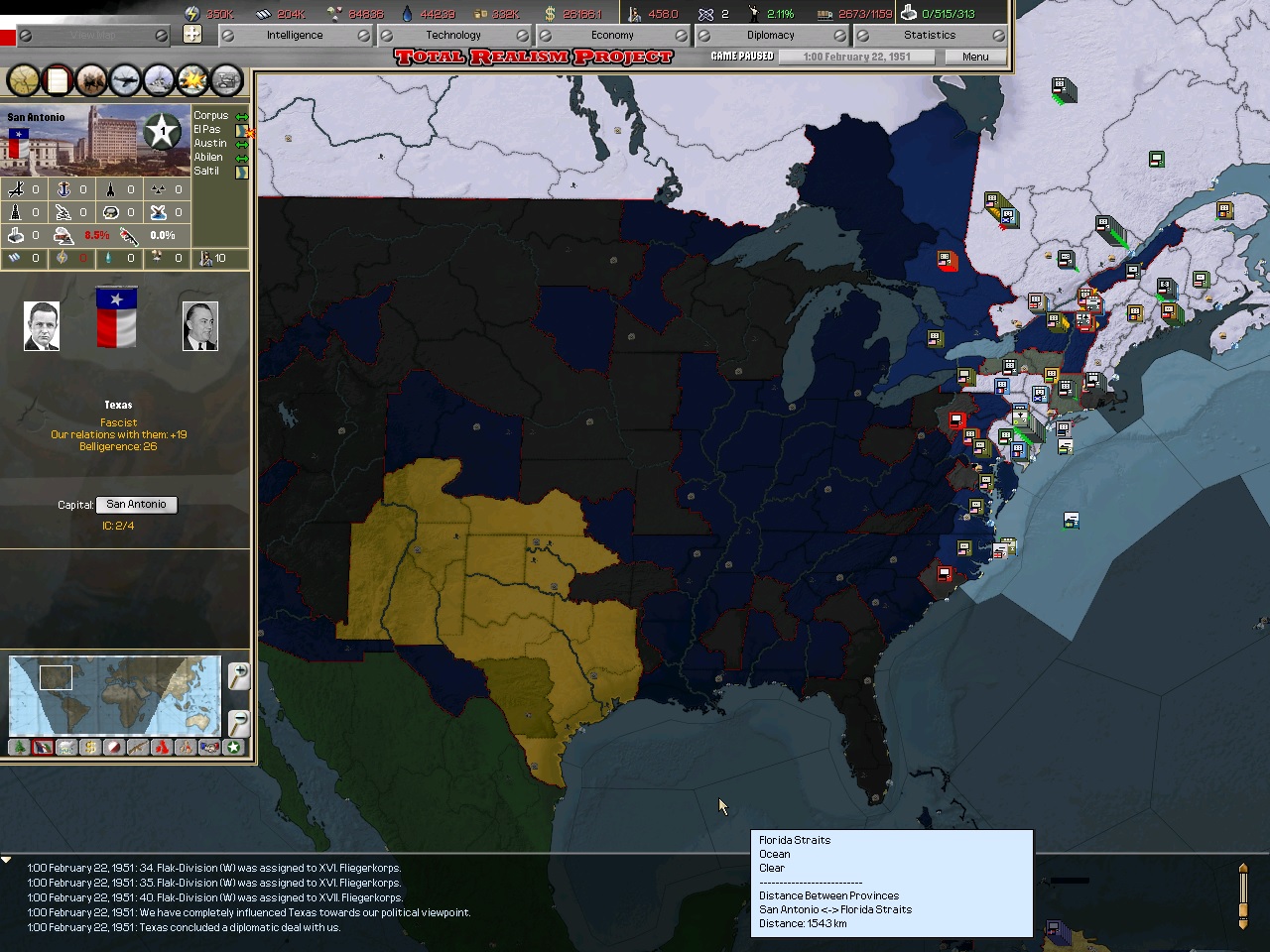Toggle the ledger paper round icon
Screen dimensions: 1270x952
click(57, 80)
